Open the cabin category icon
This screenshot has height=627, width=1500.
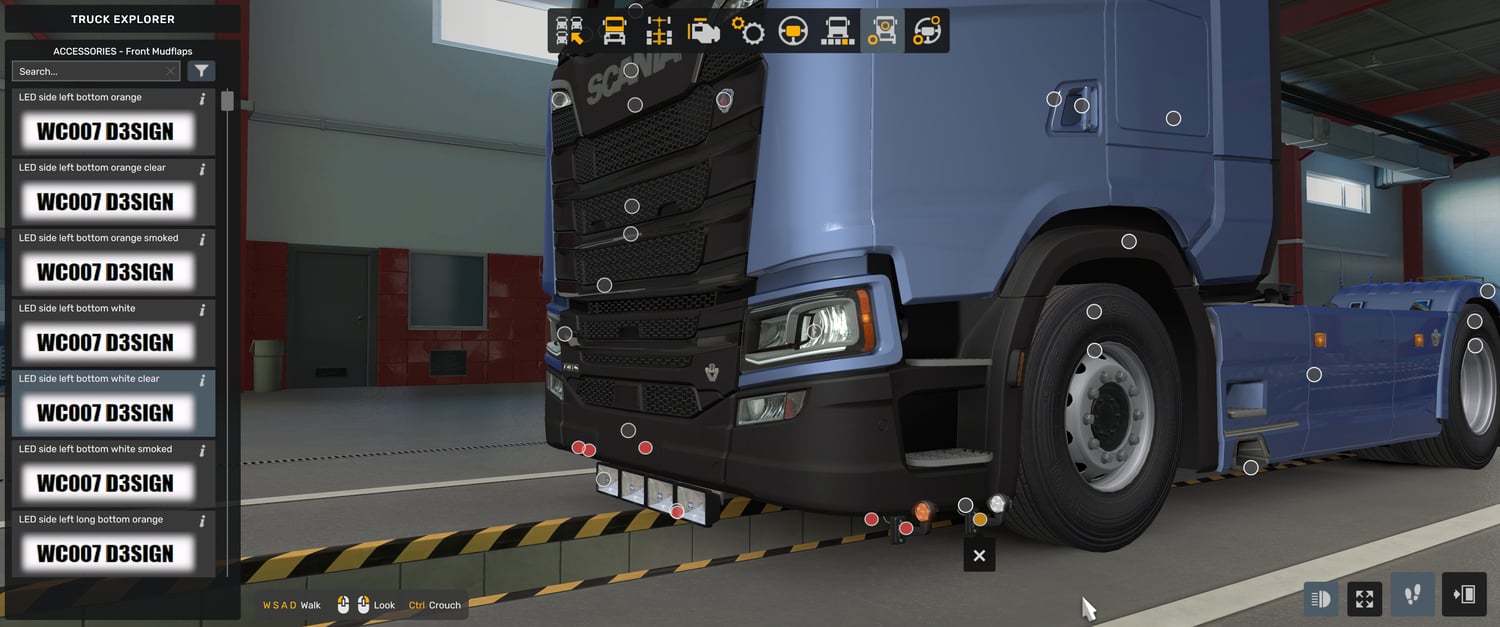(614, 31)
